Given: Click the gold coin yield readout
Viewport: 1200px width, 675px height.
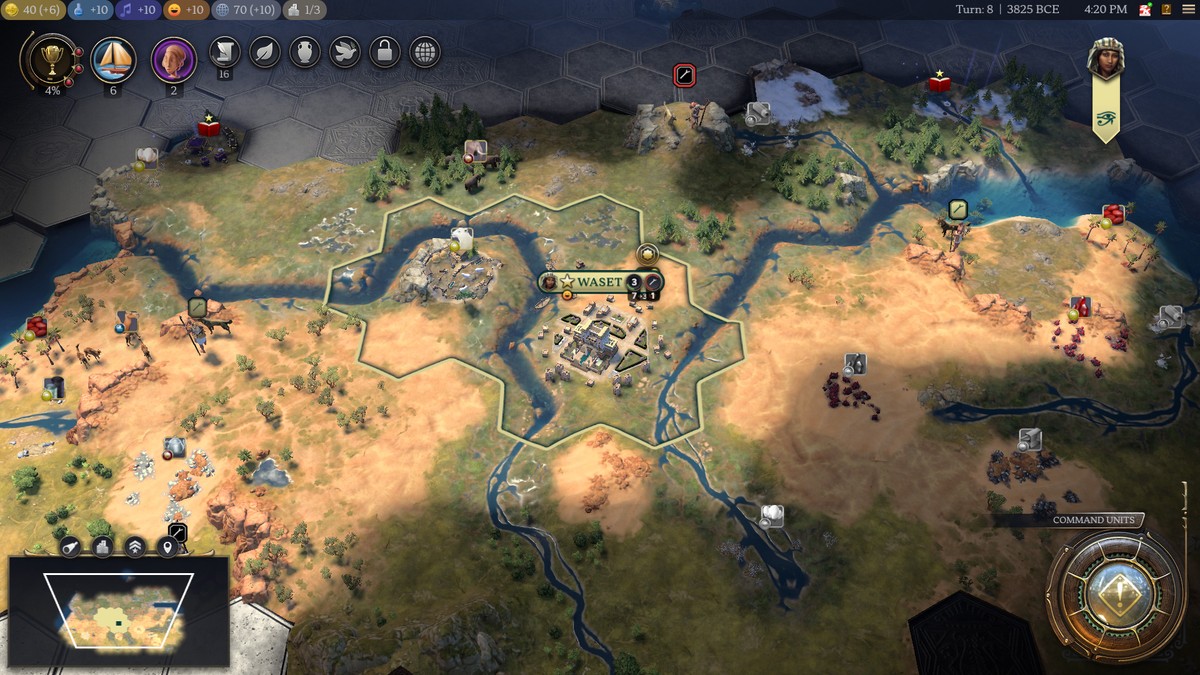Looking at the screenshot, I should point(33,10).
